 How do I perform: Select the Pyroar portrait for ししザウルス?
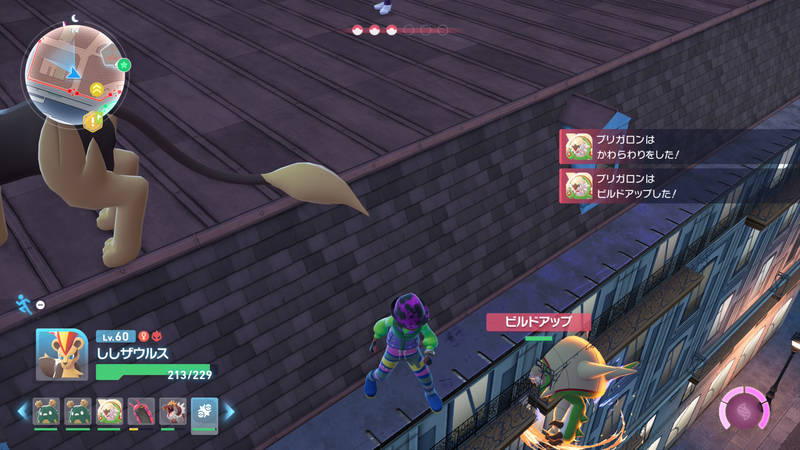tap(61, 355)
